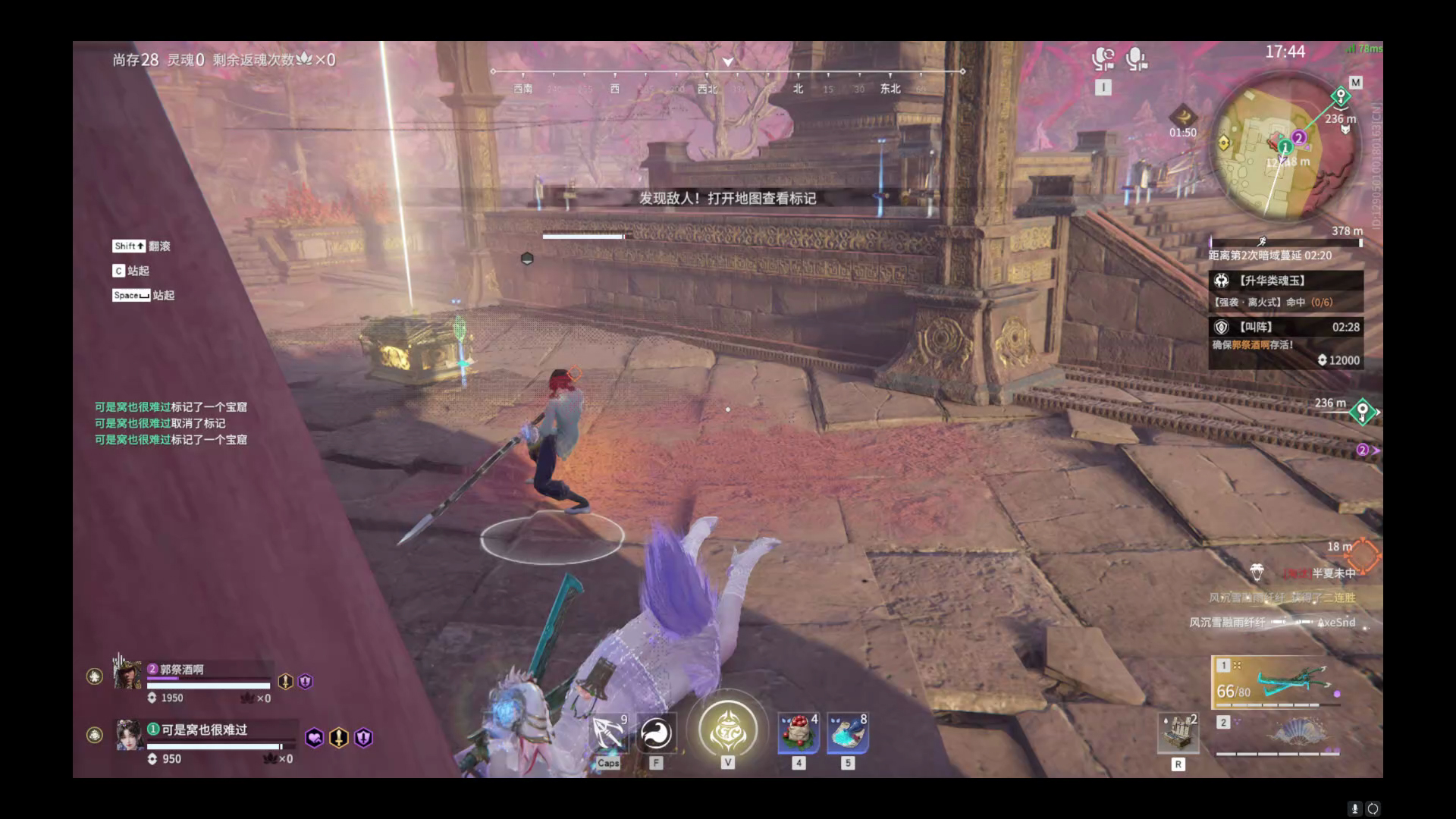Click the purple teammate 2 direction indicator

(x=1364, y=450)
